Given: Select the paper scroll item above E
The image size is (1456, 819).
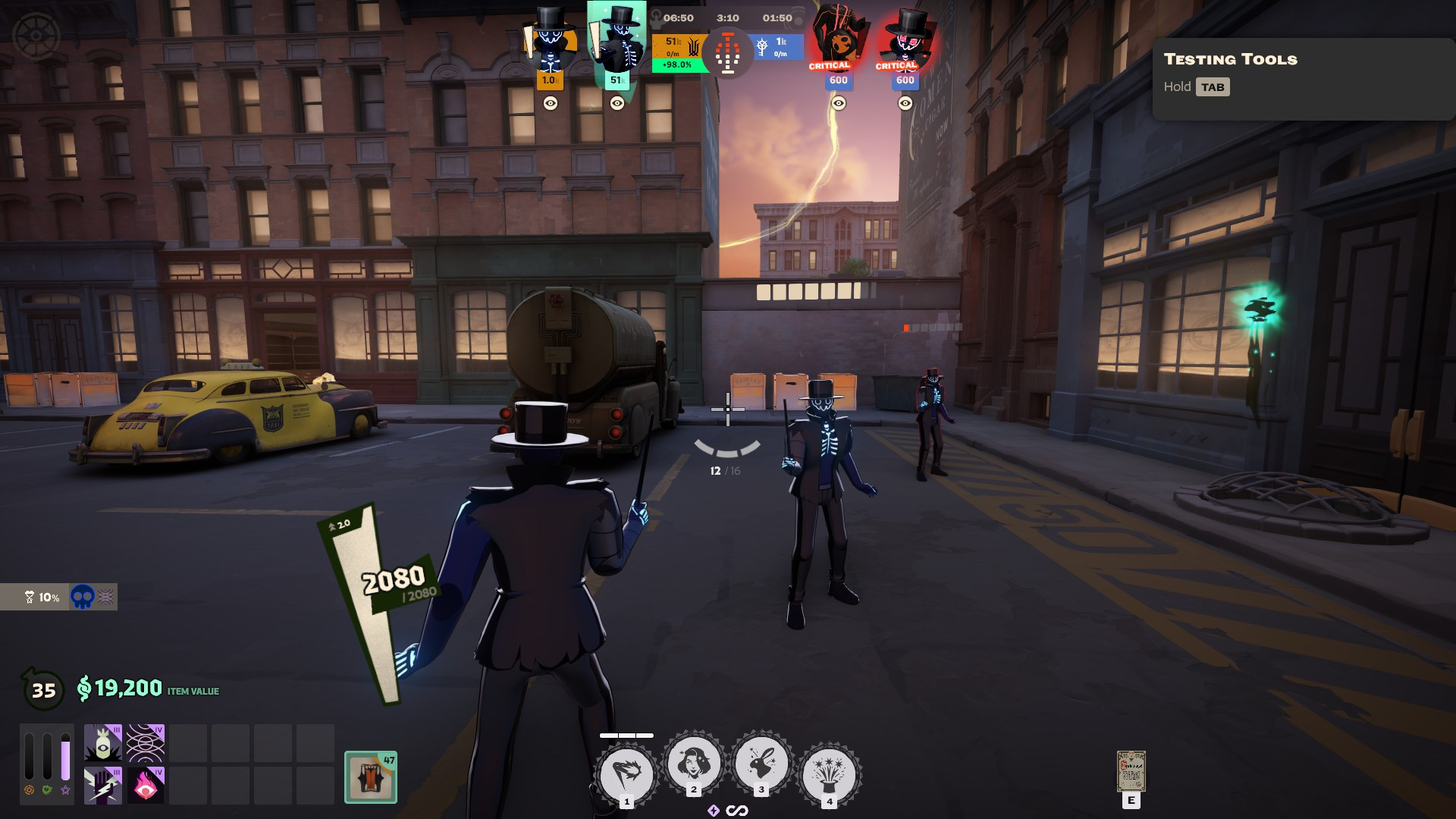Looking at the screenshot, I should [x=1131, y=772].
